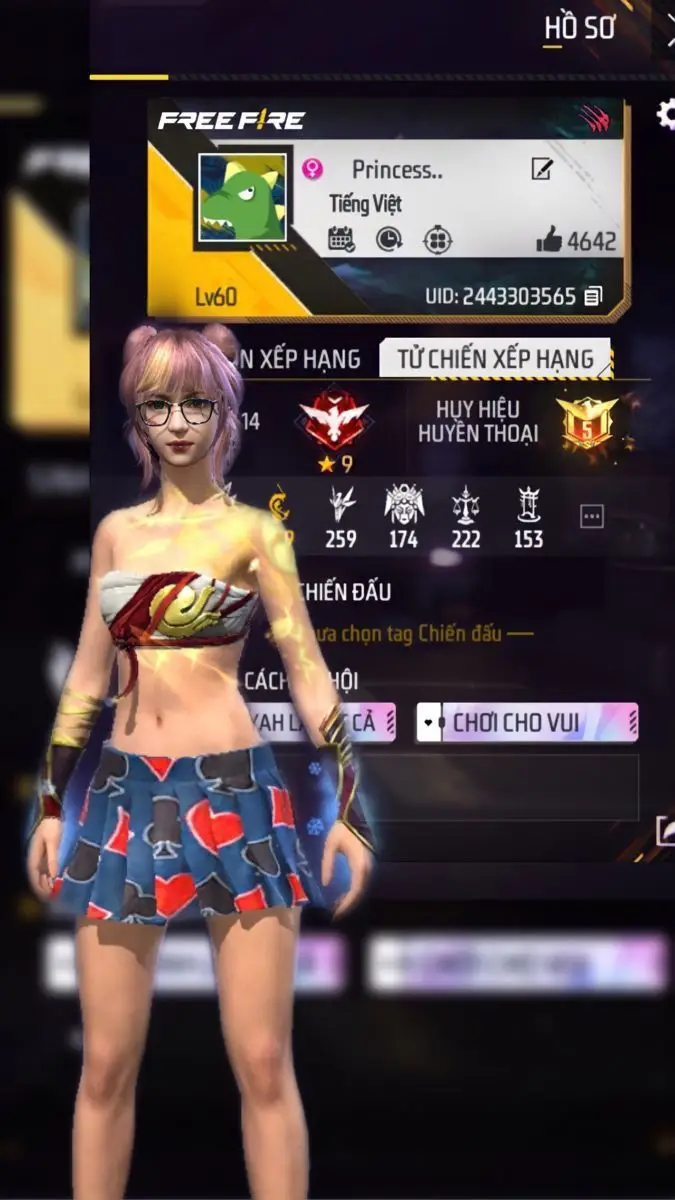This screenshot has height=1200, width=675.
Task: Open the Hồ Sơ profile tab
Action: click(x=579, y=29)
